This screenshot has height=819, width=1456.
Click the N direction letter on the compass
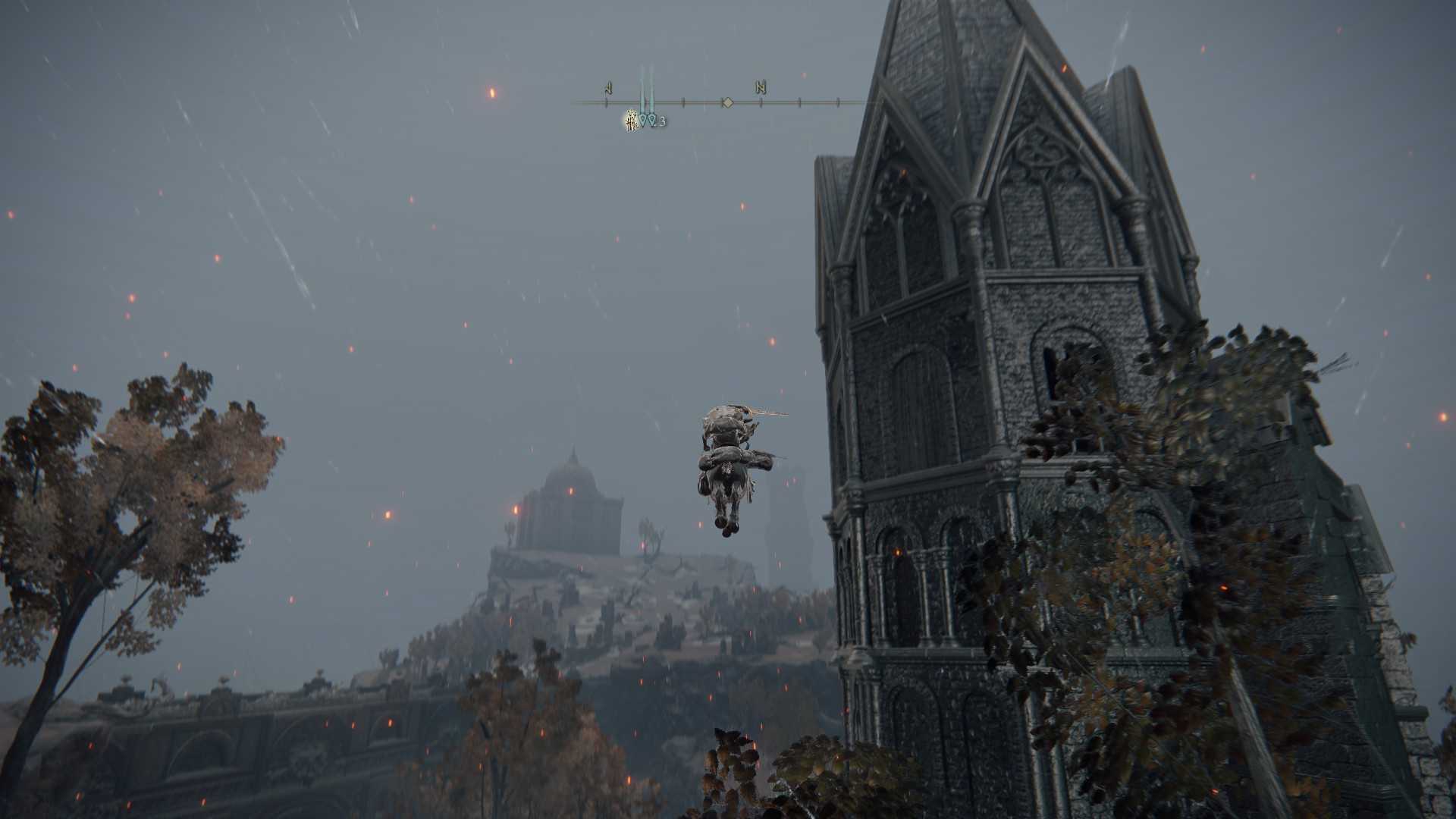pyautogui.click(x=760, y=88)
